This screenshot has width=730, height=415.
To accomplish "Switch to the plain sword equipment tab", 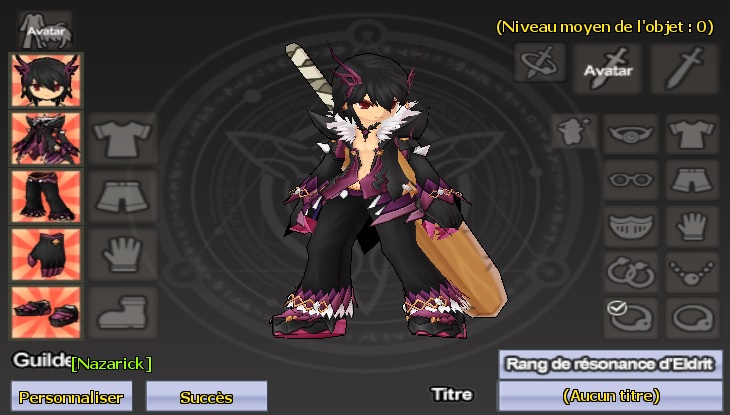I will click(x=684, y=66).
